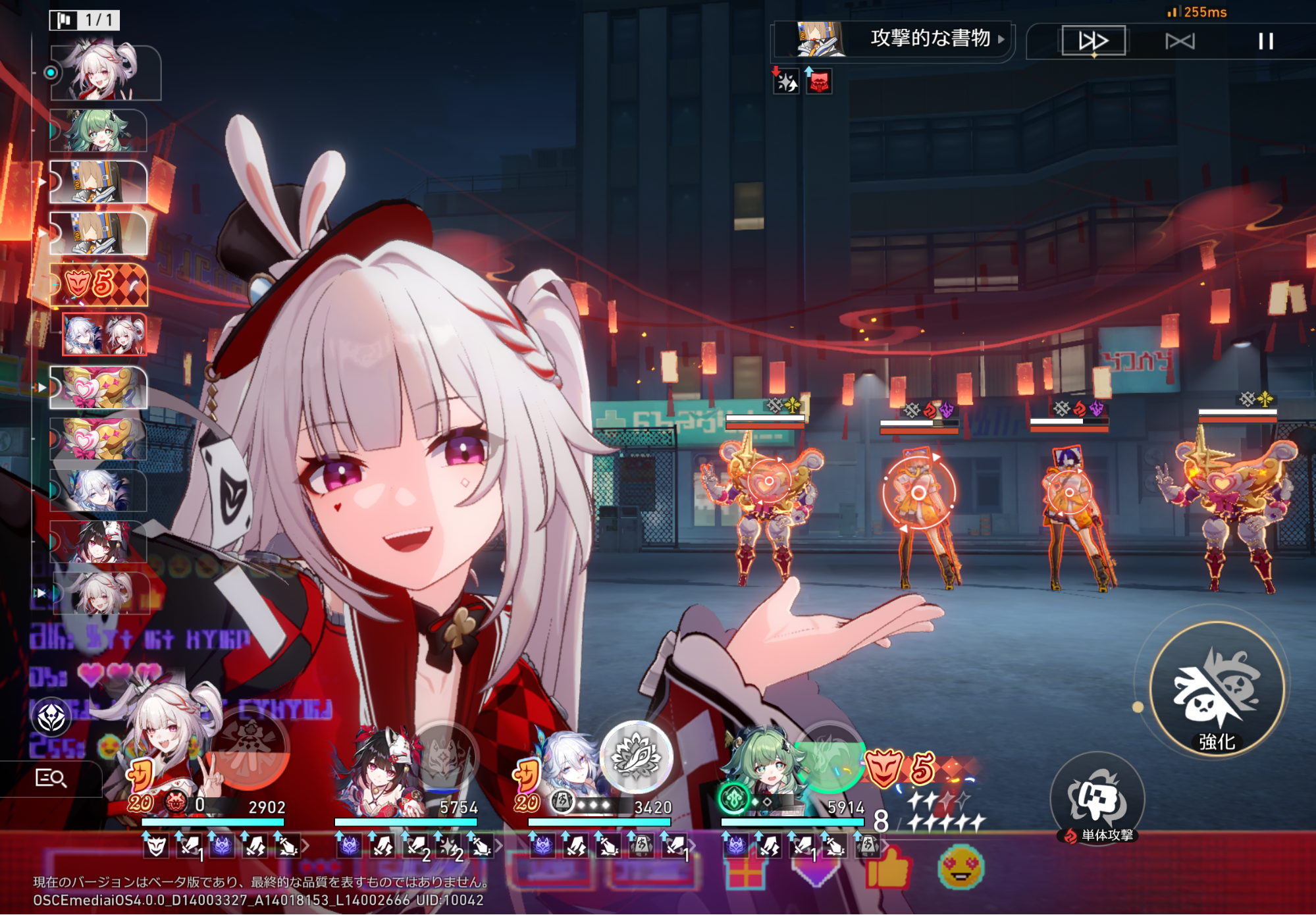Select the green-haired character in turn order
This screenshot has width=1316, height=915.
point(99,130)
